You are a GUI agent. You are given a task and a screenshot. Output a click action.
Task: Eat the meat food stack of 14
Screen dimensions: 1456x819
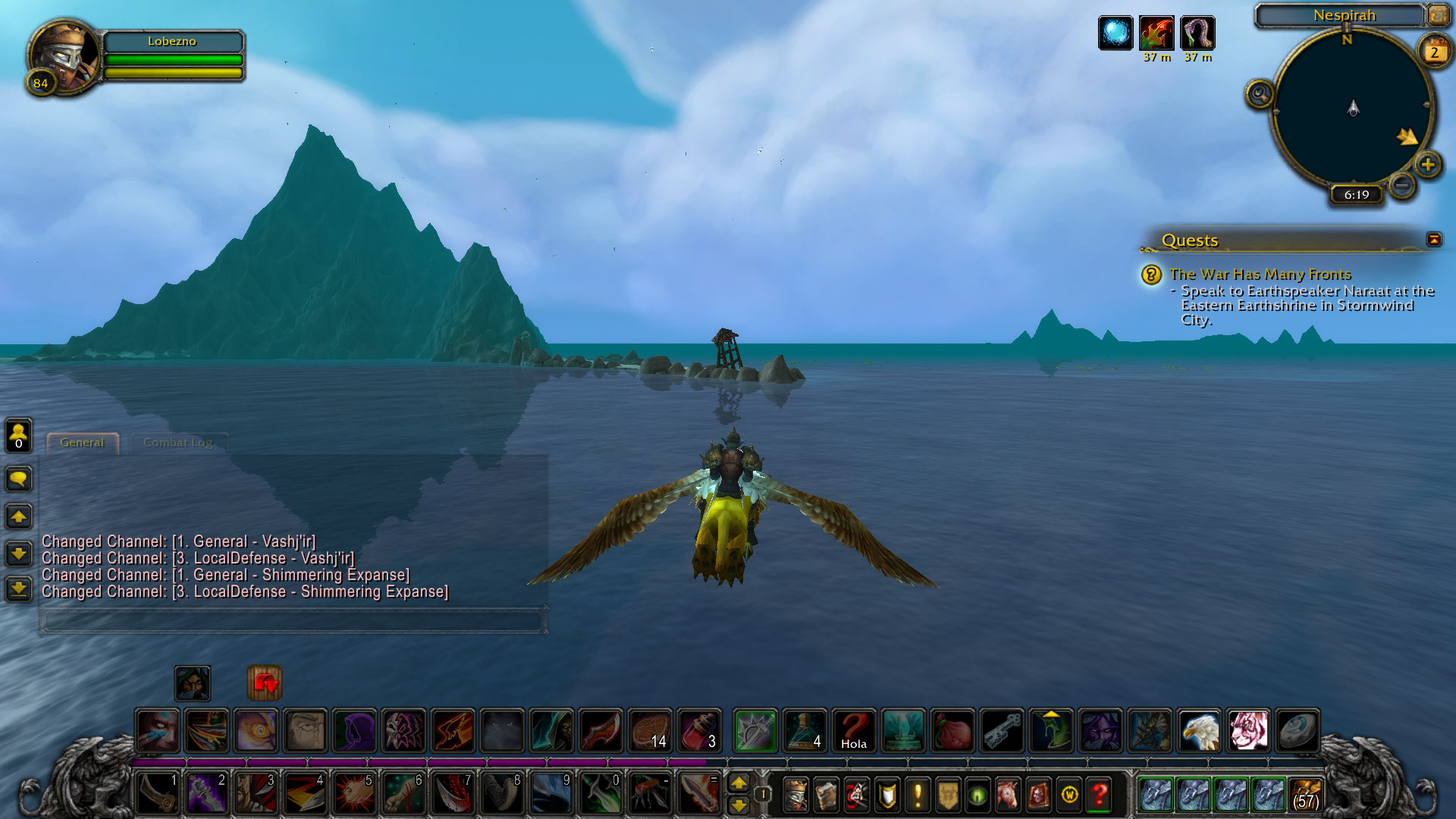[651, 730]
